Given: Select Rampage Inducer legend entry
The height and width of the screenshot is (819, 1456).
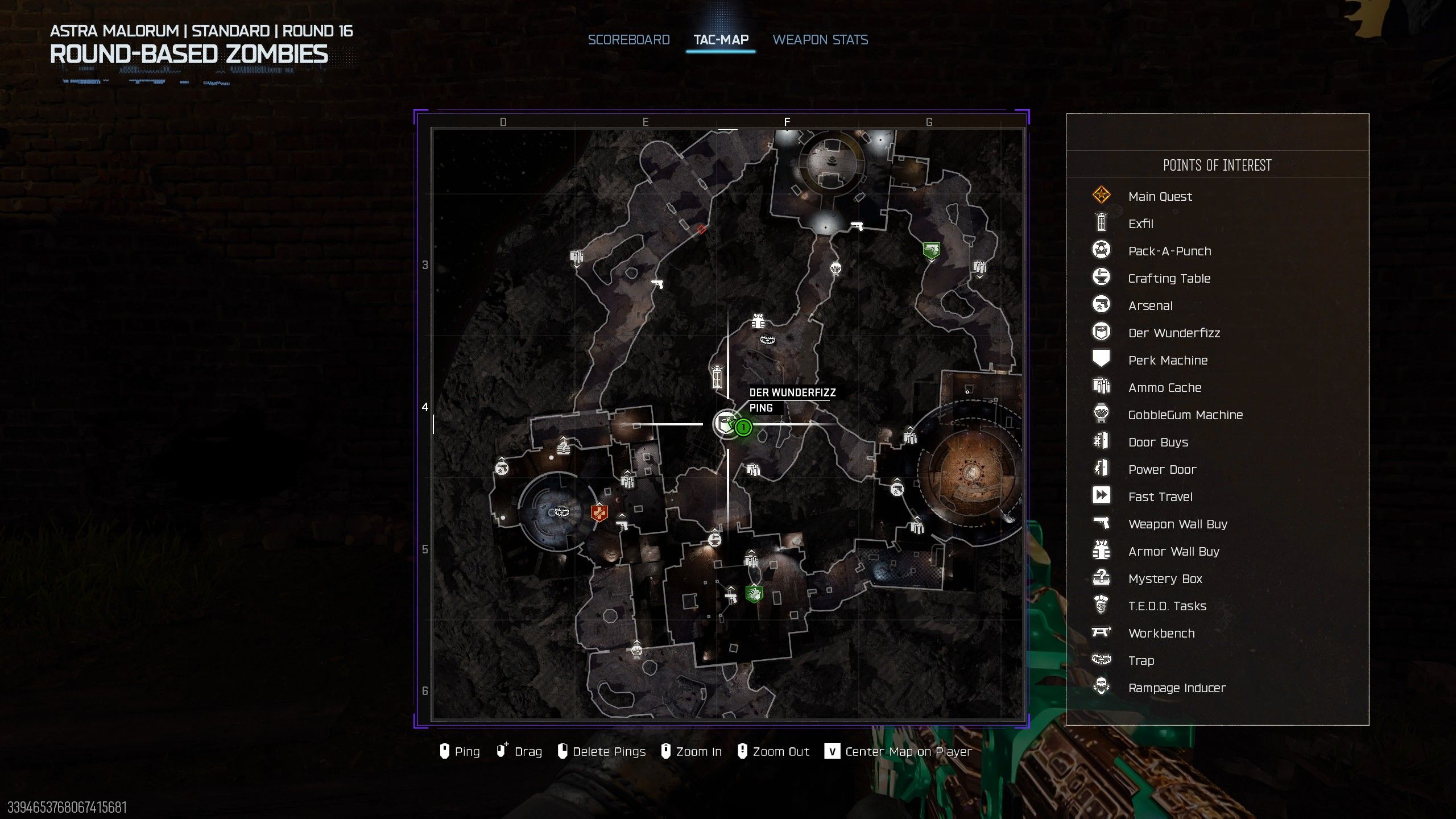Looking at the screenshot, I should 1177,688.
